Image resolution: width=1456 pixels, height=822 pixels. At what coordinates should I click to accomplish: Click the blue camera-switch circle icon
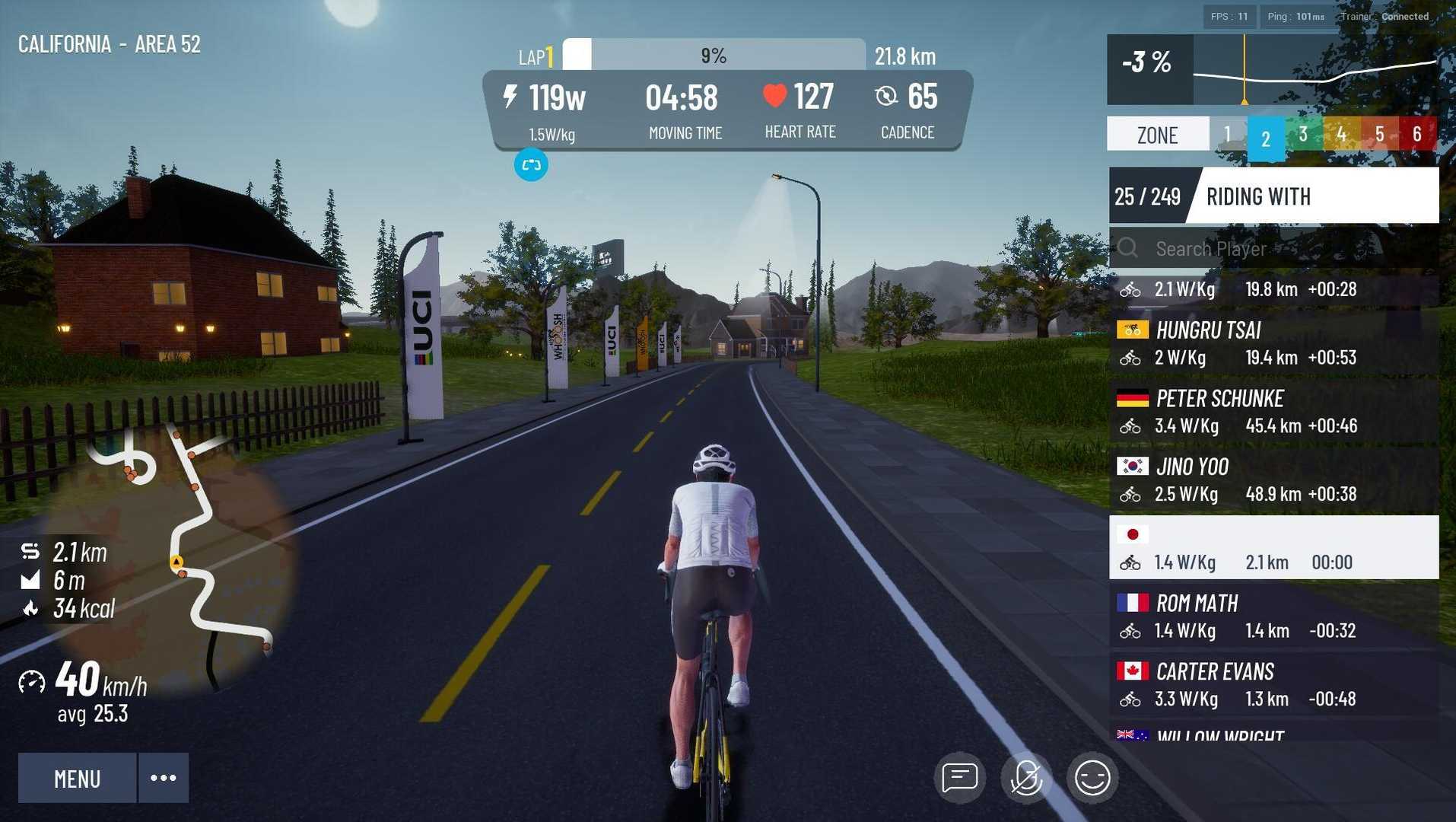[x=531, y=165]
